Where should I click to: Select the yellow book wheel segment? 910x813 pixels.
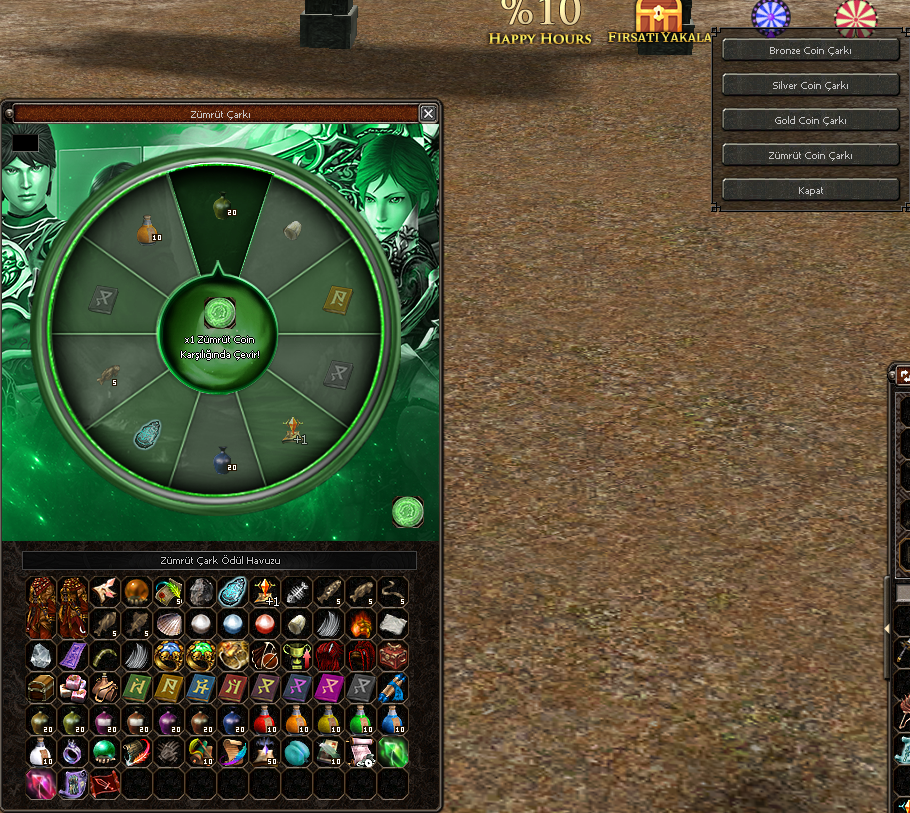[340, 298]
